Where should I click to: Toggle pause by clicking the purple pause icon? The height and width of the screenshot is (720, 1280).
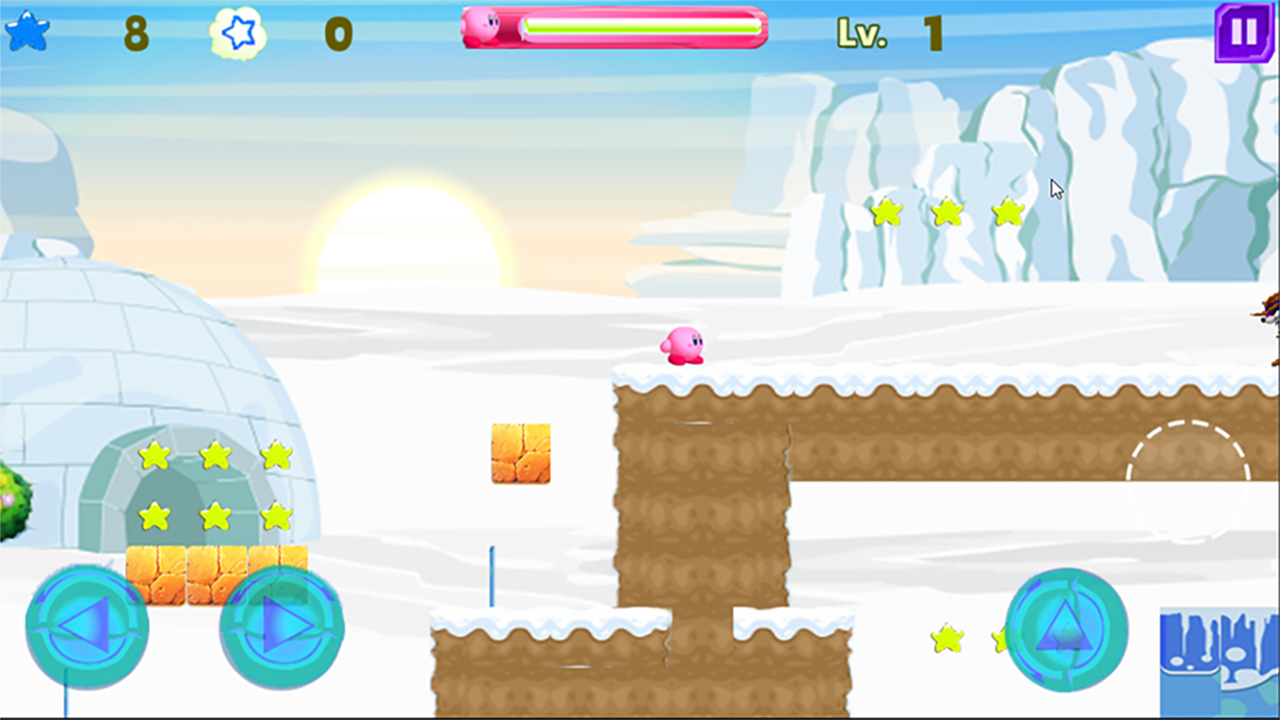click(x=1243, y=33)
